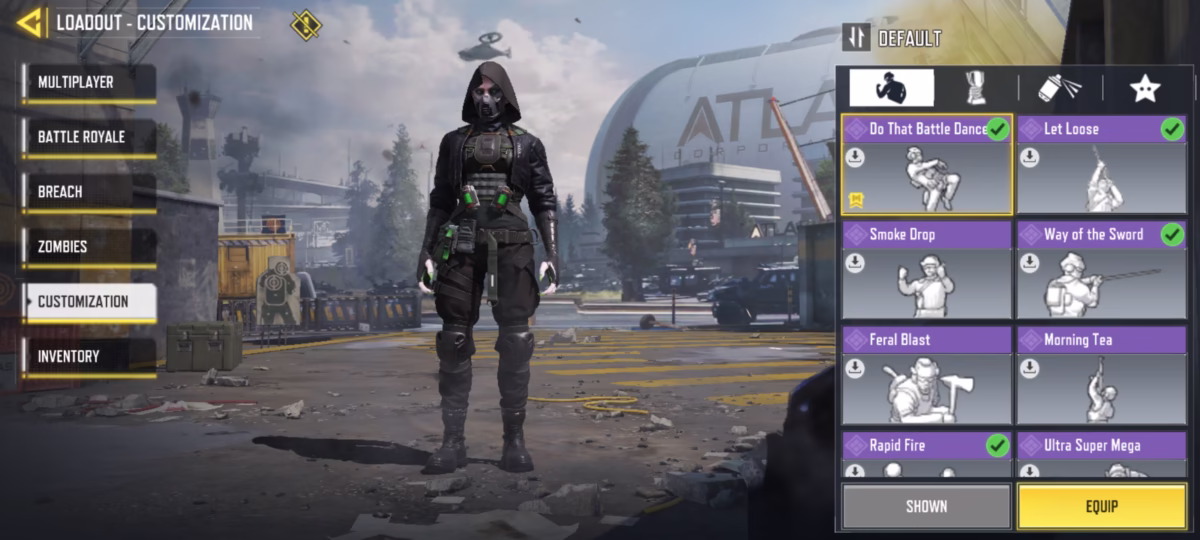Select the Customization menu entry
The image size is (1200, 540).
[89, 302]
